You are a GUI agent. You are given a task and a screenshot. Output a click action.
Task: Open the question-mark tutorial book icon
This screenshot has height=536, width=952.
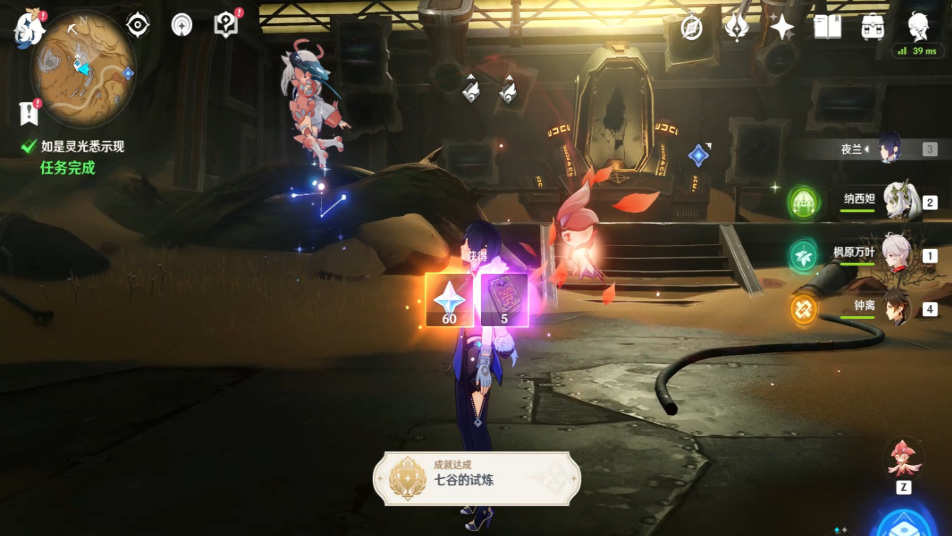point(227,25)
